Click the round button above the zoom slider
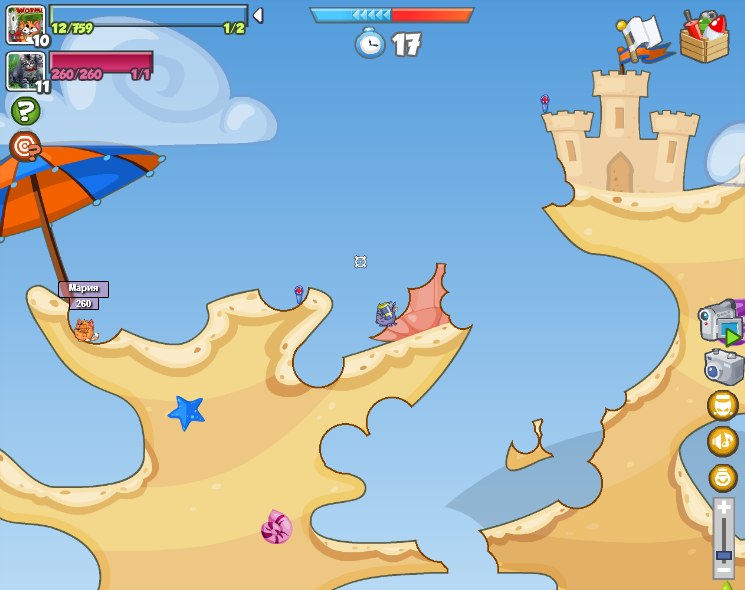Viewport: 745px width, 590px height. 723,477
